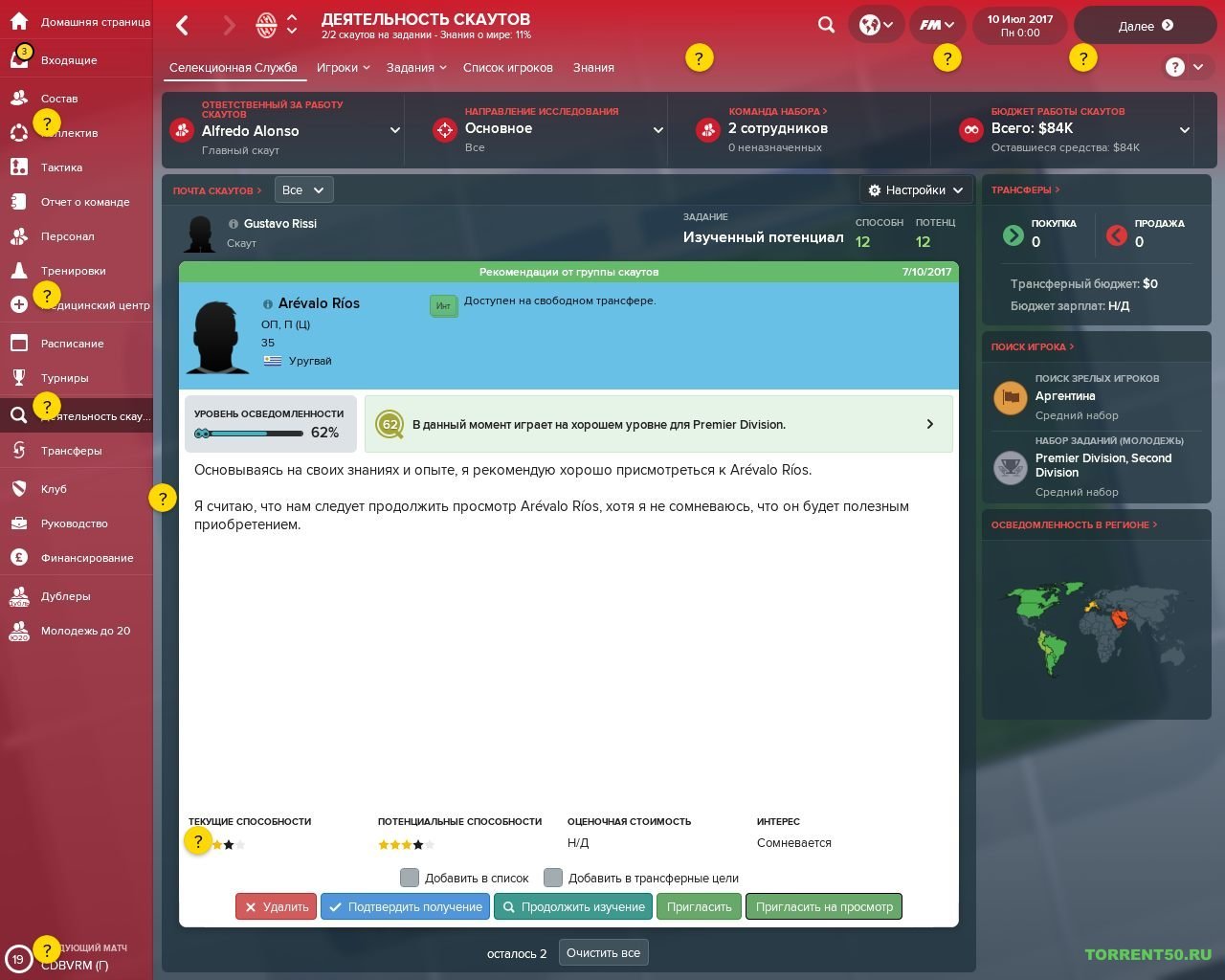Viewport: 1225px width, 980px height.
Task: Open the Alfredo Alonso responsibility dropdown
Action: pos(394,130)
